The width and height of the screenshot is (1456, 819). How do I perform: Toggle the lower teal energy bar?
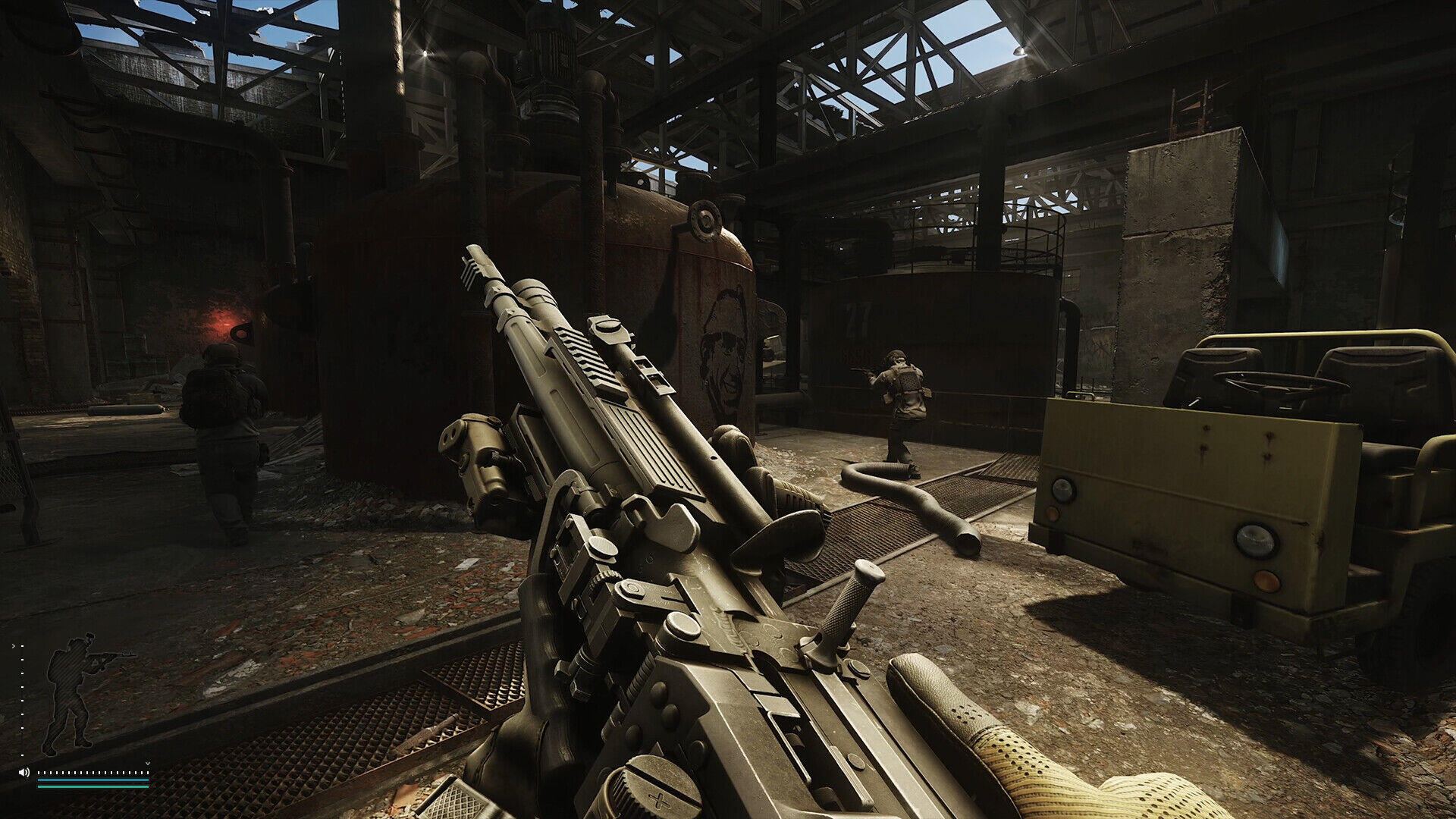pyautogui.click(x=93, y=787)
